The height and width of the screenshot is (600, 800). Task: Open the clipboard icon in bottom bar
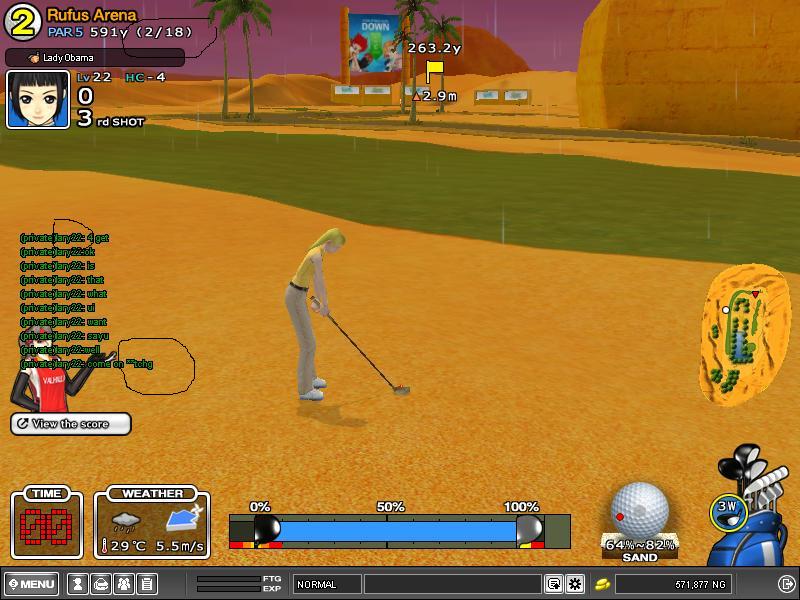point(147,584)
